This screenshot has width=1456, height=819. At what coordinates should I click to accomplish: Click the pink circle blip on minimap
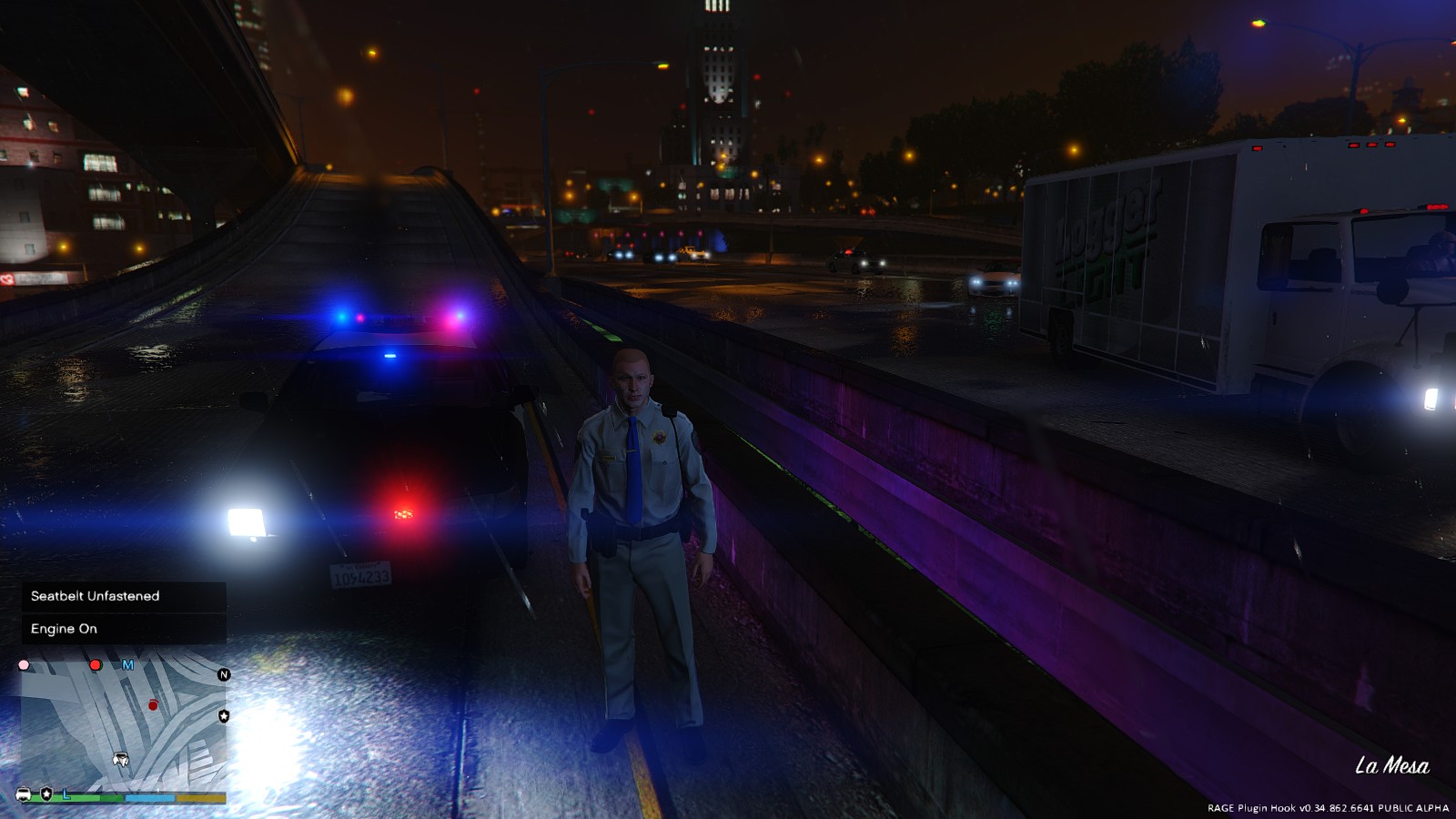coord(25,665)
